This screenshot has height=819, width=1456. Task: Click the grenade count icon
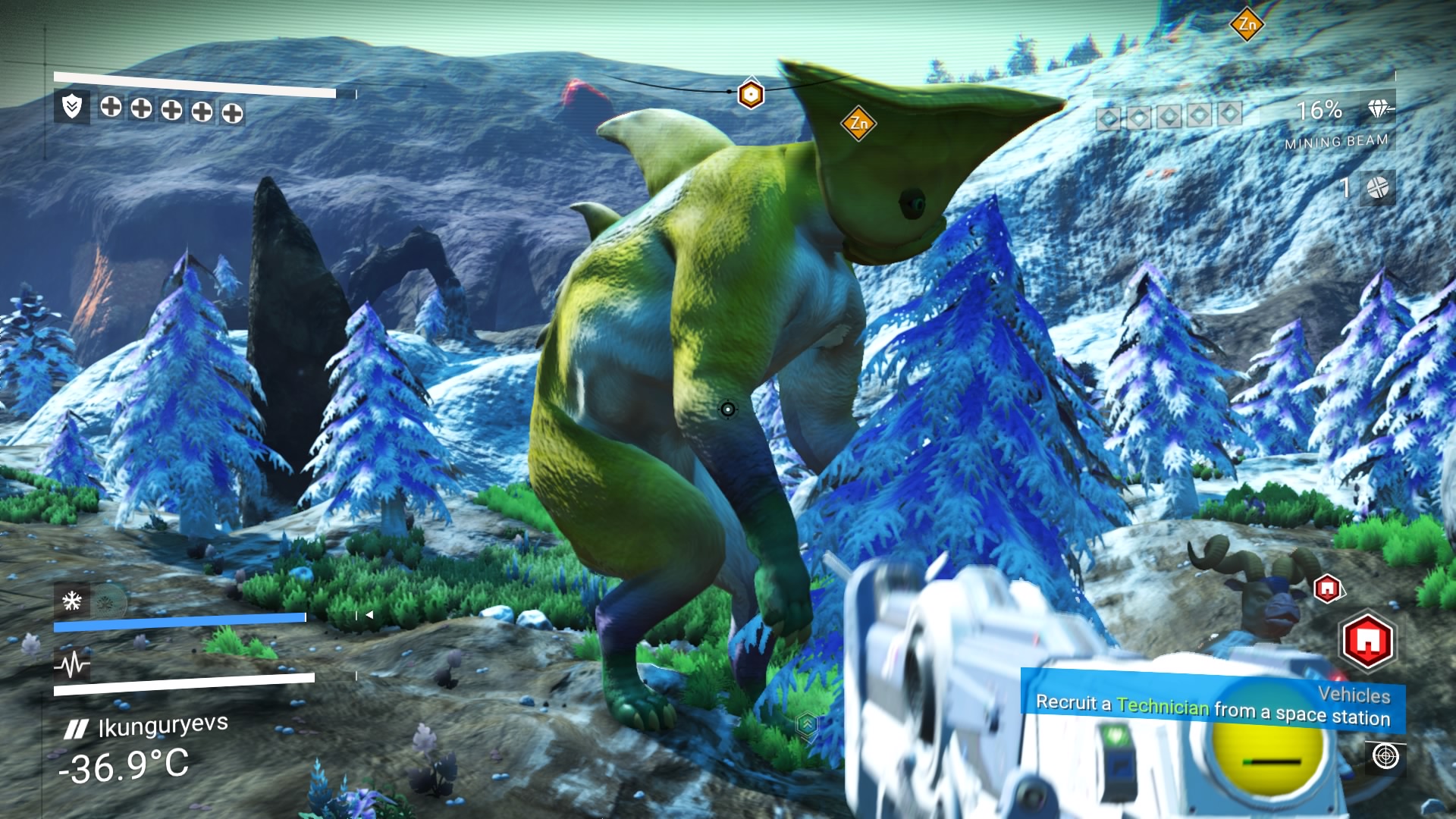pyautogui.click(x=1377, y=187)
